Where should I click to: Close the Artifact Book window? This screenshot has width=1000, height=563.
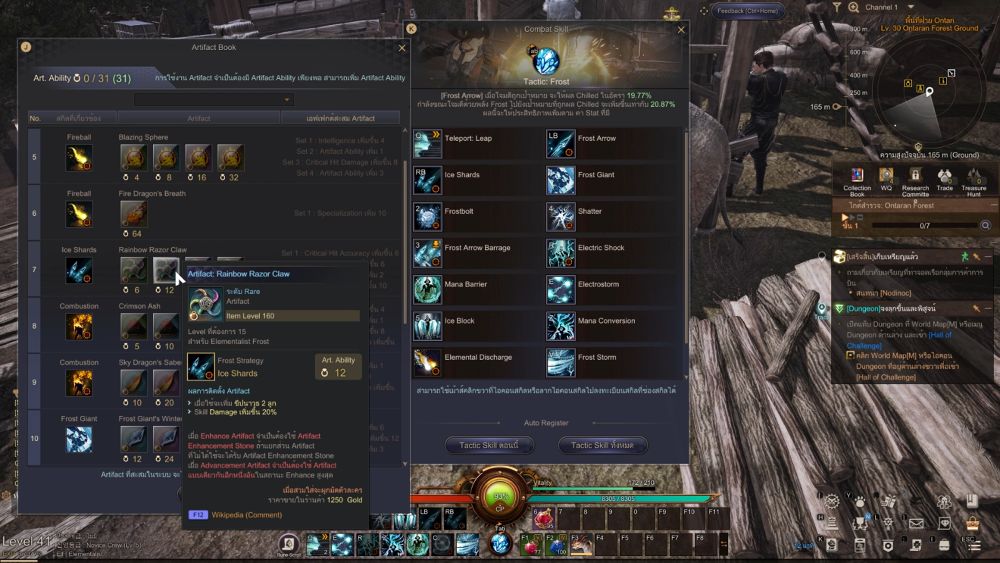coord(402,47)
